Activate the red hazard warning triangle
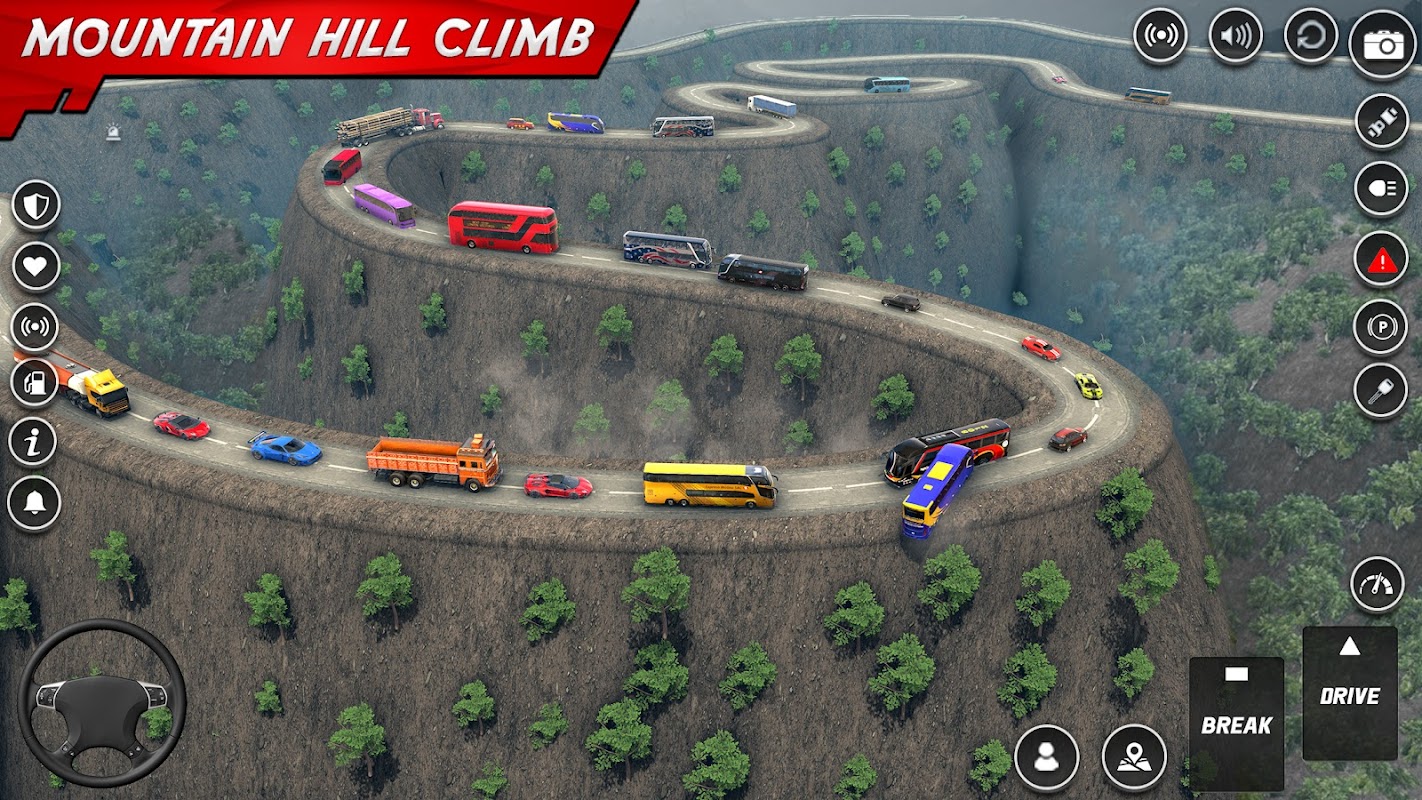 click(x=1381, y=260)
